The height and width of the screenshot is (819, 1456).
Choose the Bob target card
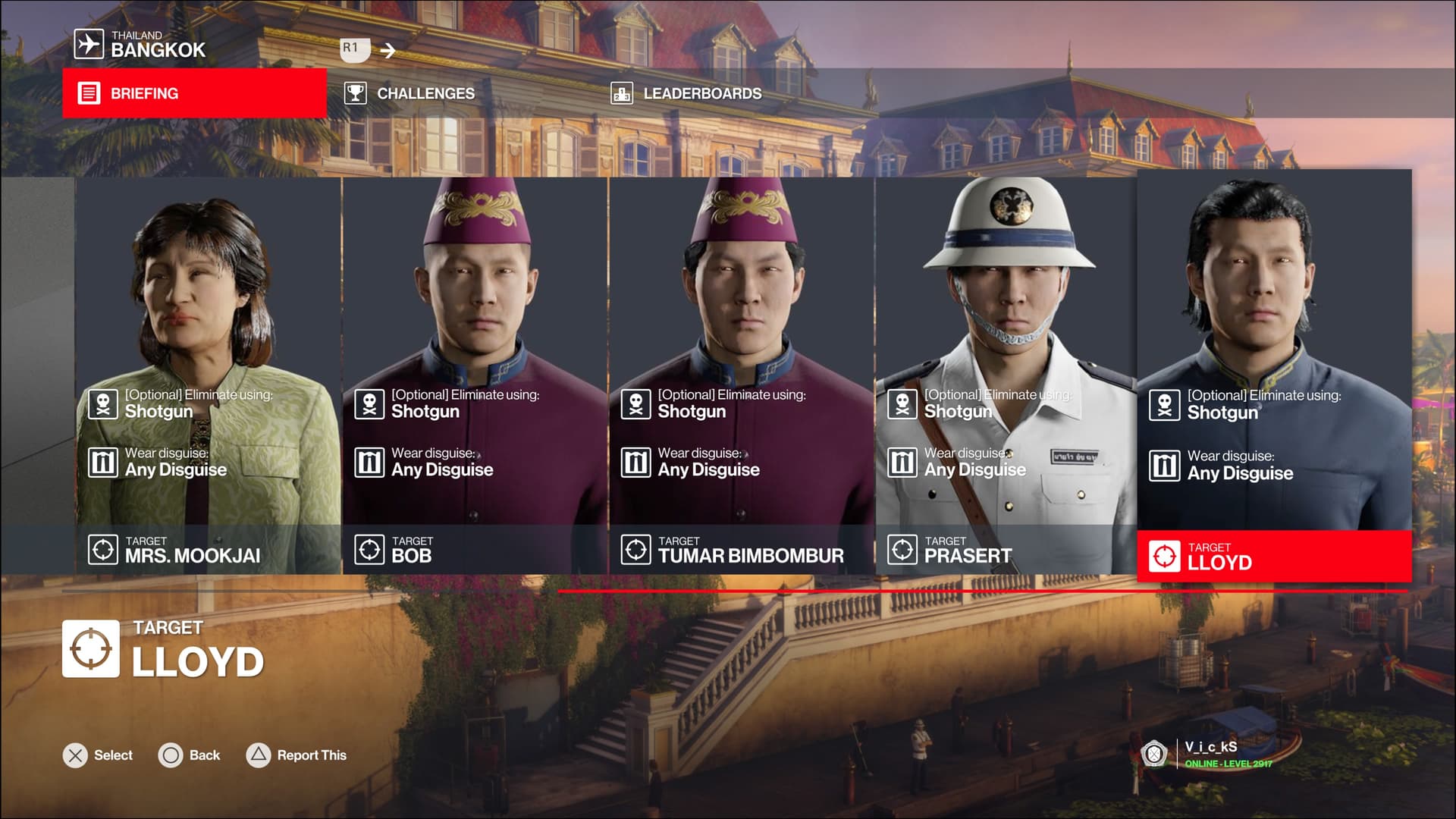coord(475,375)
